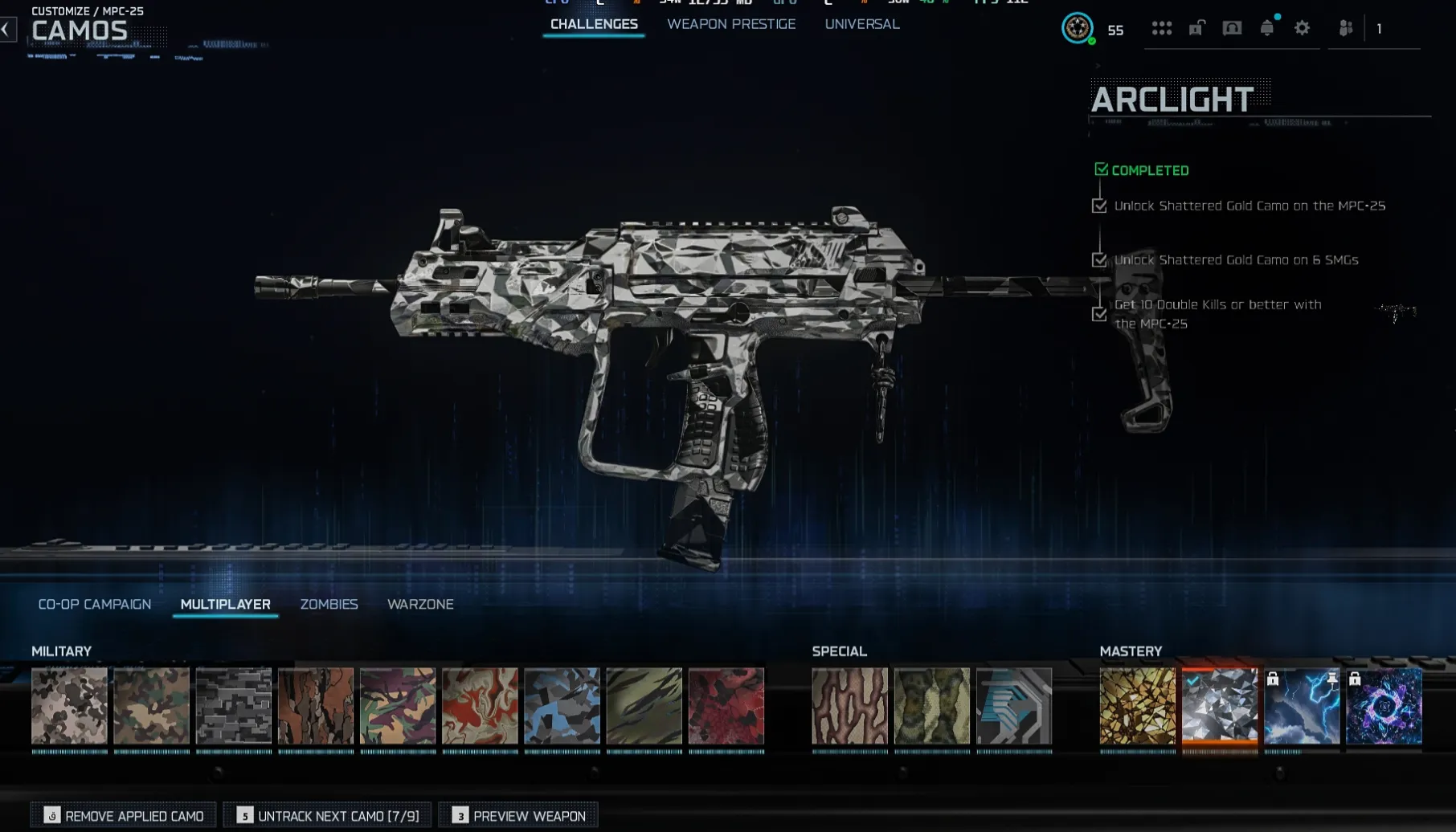Click the back arrow in the top-left corner
Image resolution: width=1456 pixels, height=832 pixels.
[8, 30]
